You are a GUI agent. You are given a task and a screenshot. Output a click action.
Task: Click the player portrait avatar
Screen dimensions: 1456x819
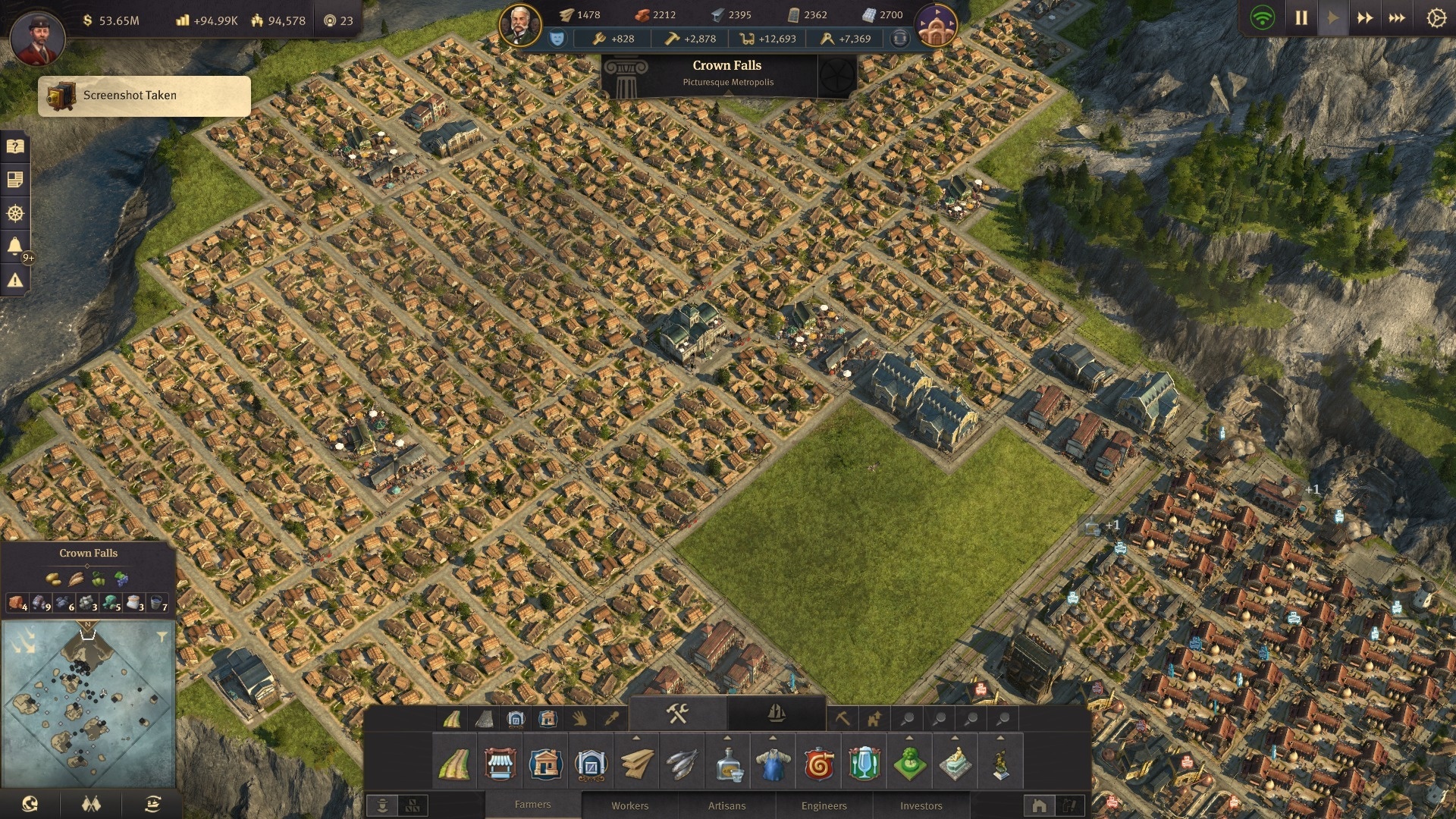(x=36, y=36)
